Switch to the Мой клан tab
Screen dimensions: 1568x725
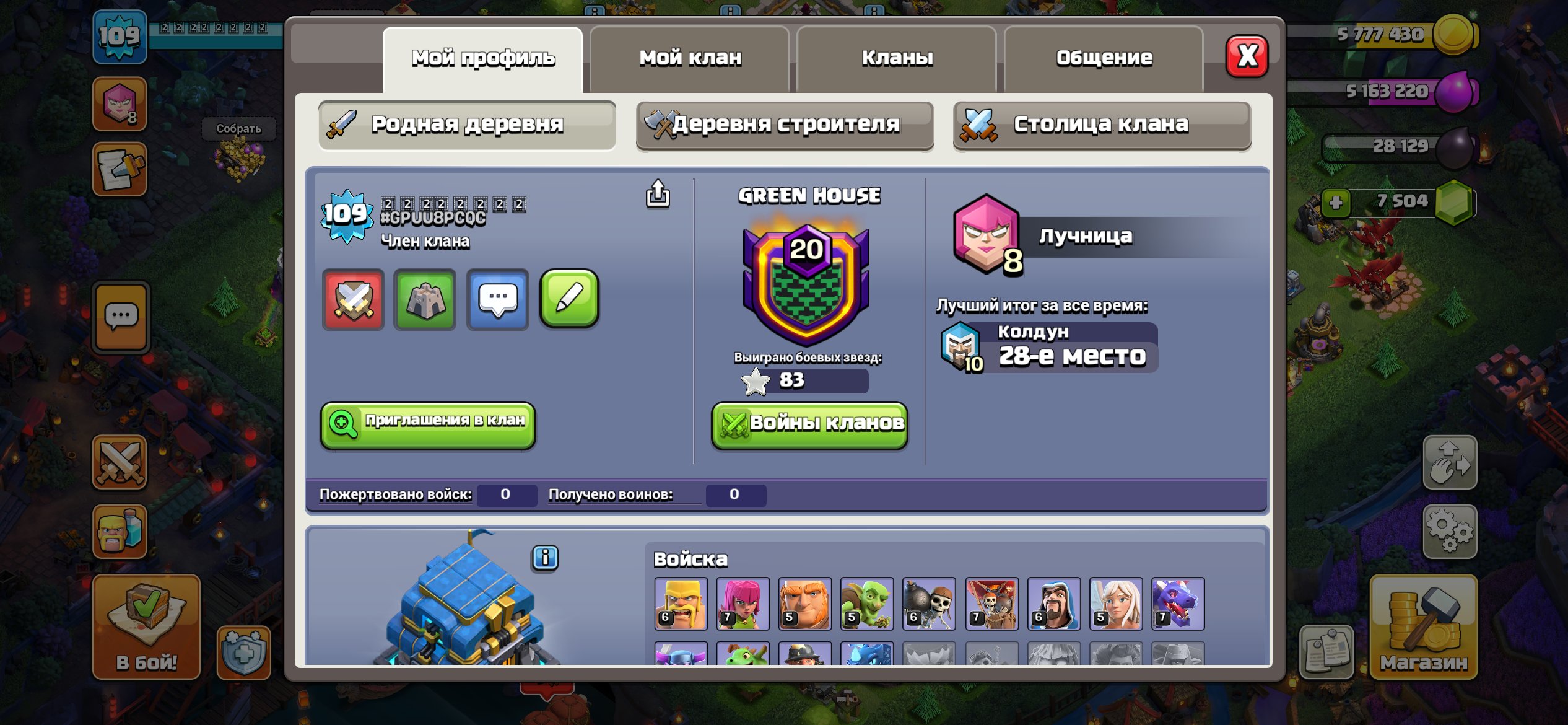click(x=689, y=57)
